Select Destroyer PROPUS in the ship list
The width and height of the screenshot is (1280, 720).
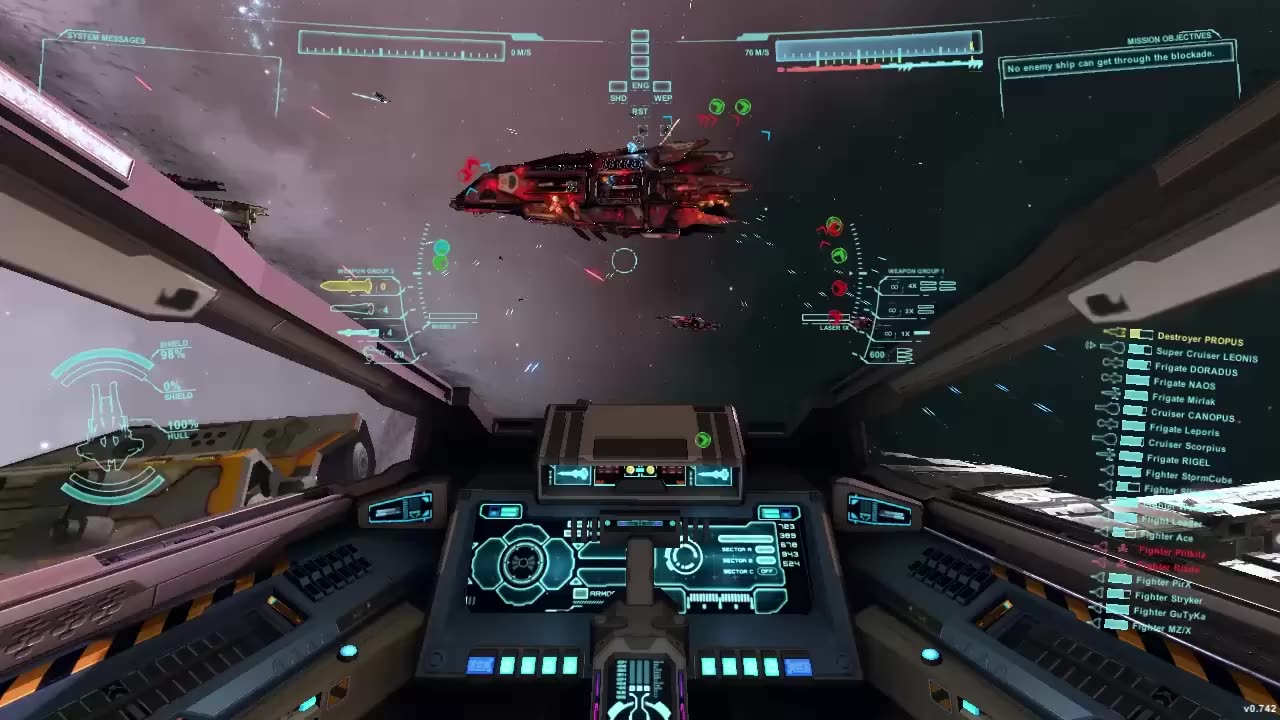pos(1199,340)
